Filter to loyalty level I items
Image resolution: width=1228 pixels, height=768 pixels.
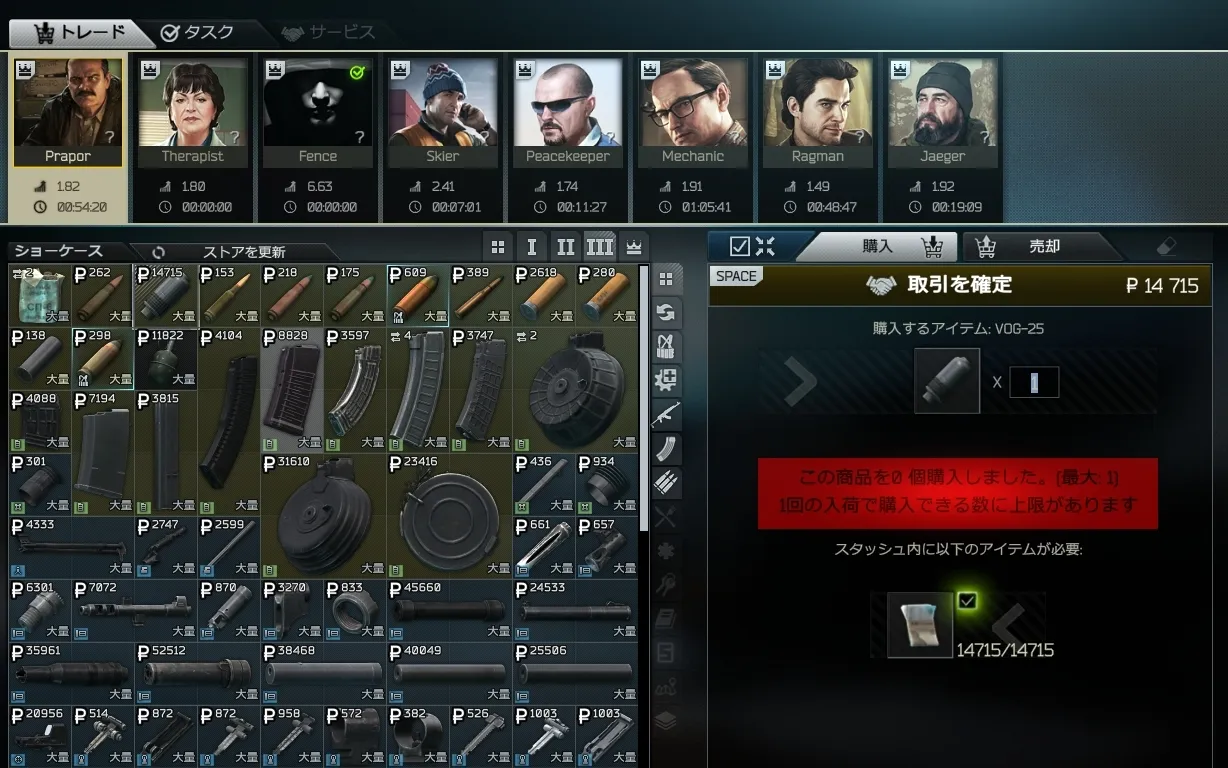(531, 247)
